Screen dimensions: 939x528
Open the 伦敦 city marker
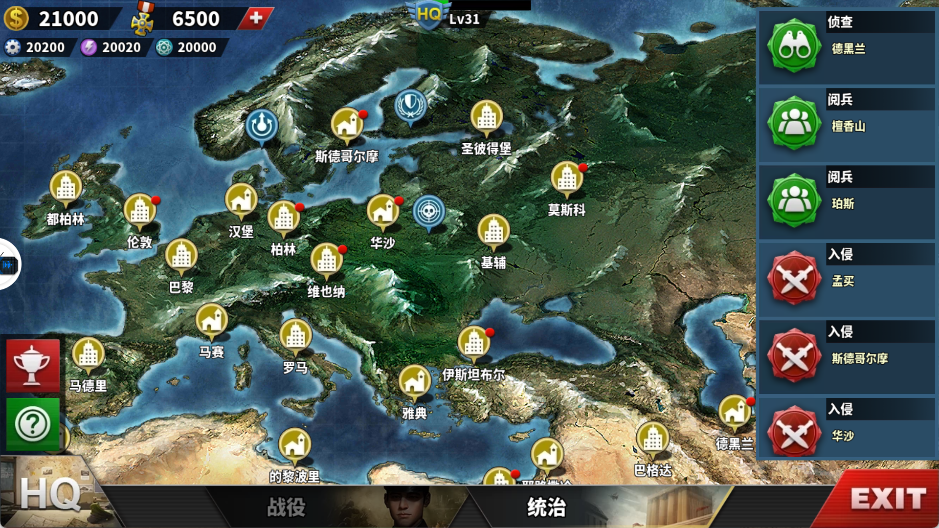[x=139, y=211]
